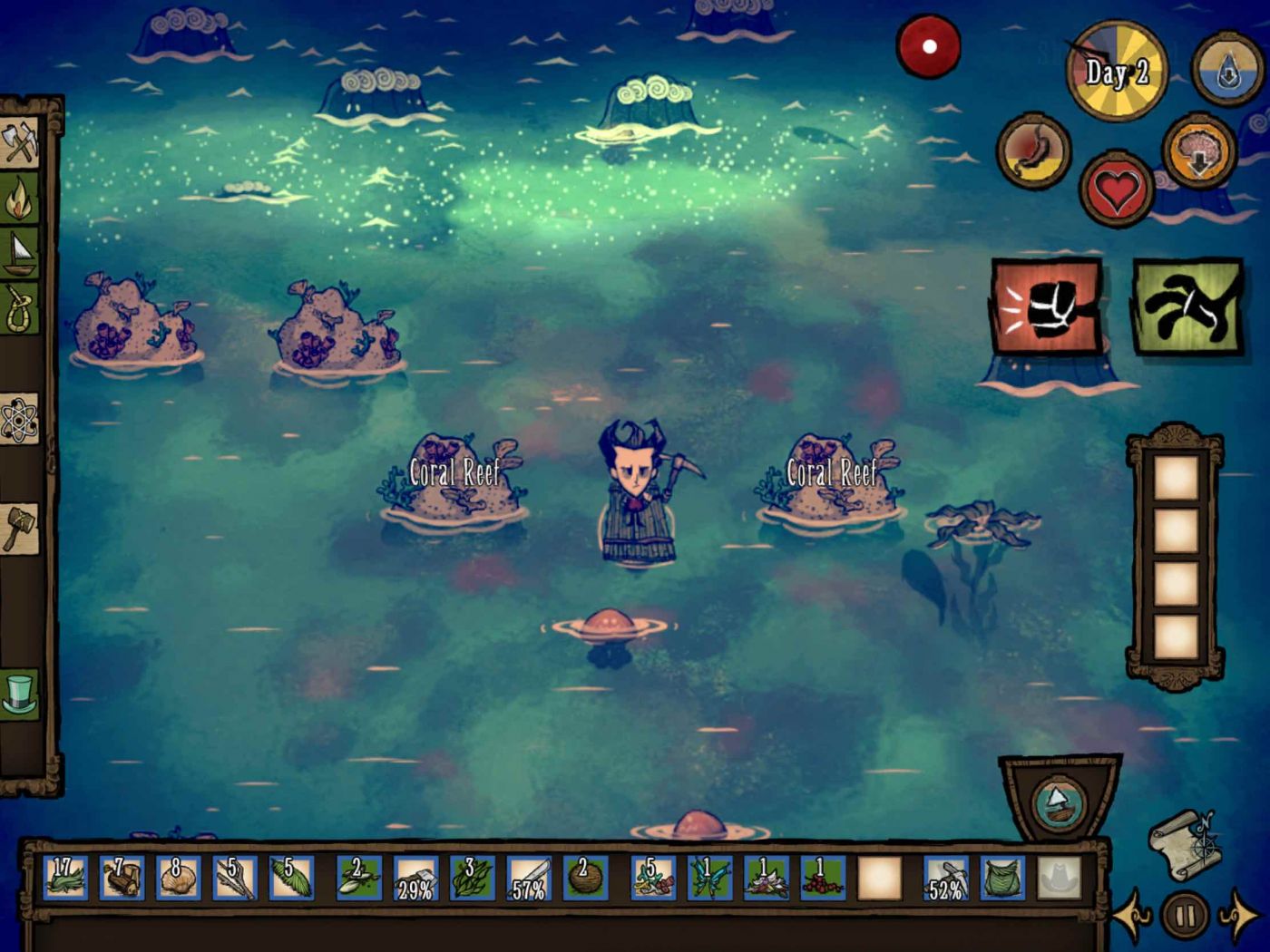Open the rolled map scroll
1270x952 pixels.
(x=1185, y=843)
